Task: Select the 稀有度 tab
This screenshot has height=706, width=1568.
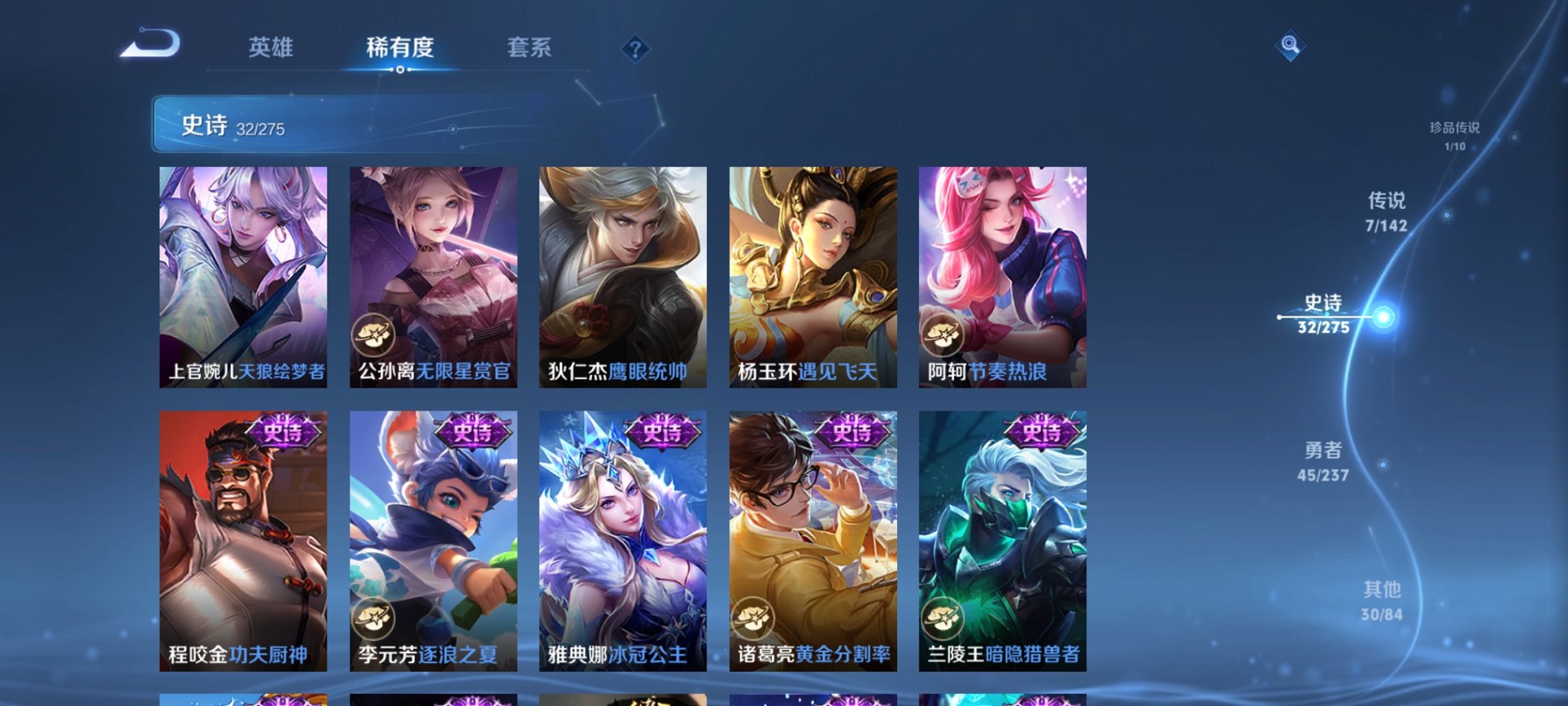Action: tap(399, 48)
